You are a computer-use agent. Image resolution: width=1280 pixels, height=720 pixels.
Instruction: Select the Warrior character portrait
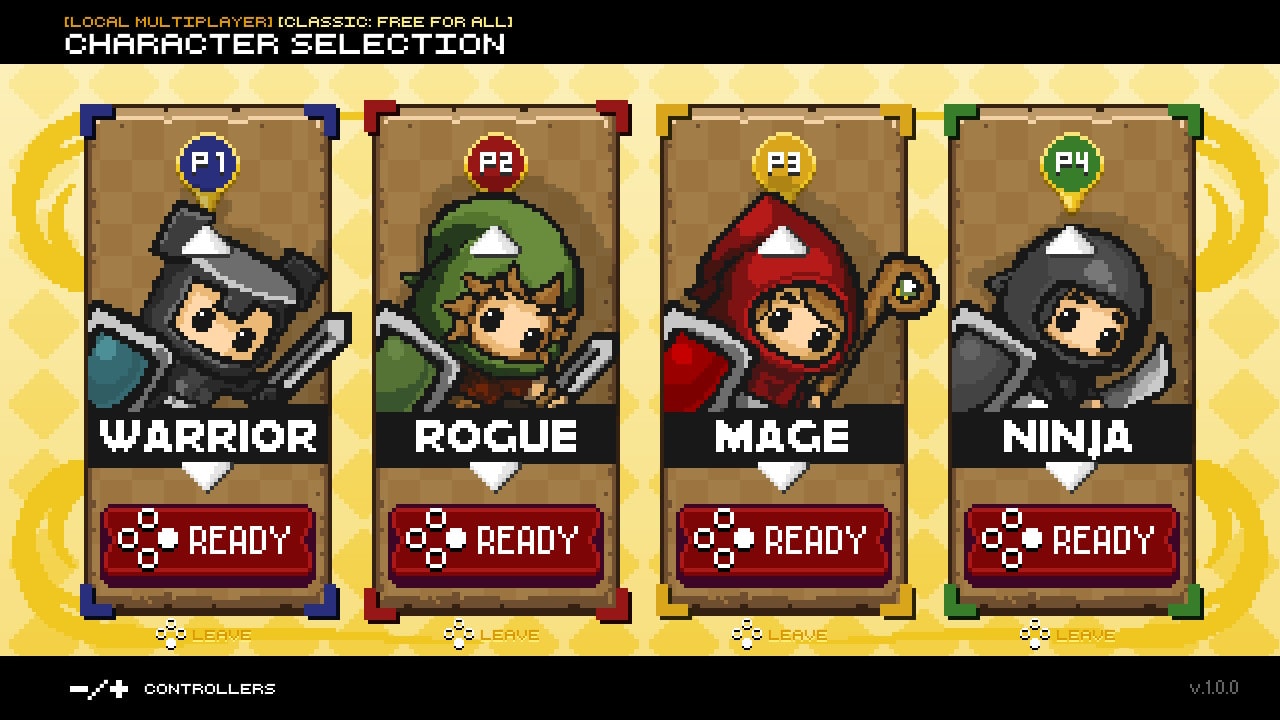211,310
